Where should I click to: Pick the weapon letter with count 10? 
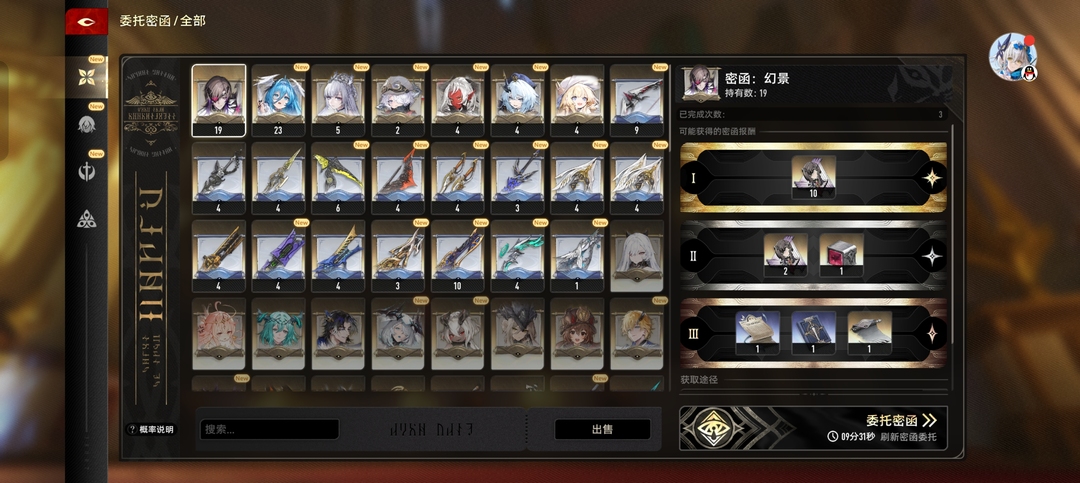(458, 255)
